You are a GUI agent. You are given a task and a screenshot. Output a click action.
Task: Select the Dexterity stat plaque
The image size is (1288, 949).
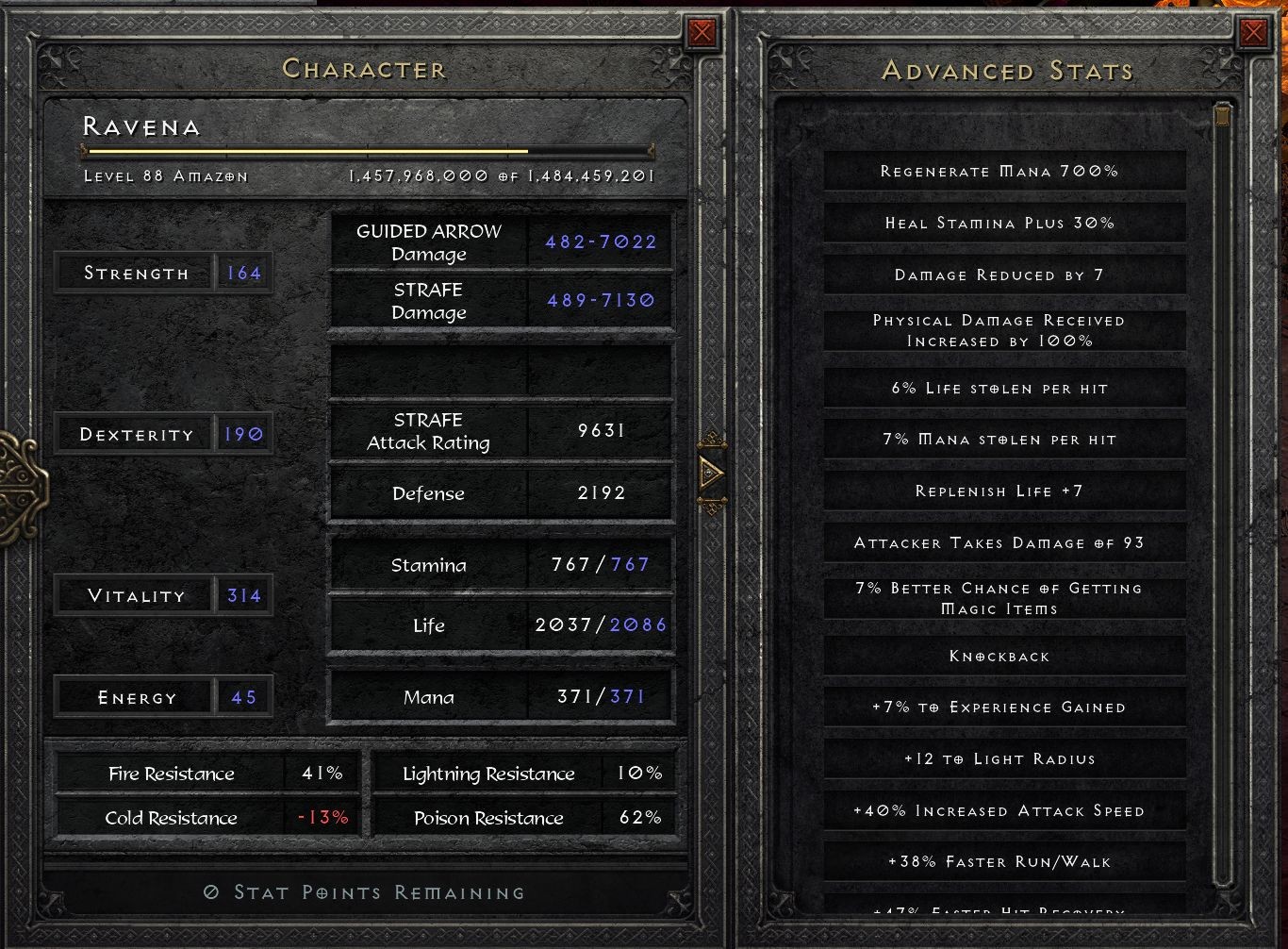pos(163,433)
